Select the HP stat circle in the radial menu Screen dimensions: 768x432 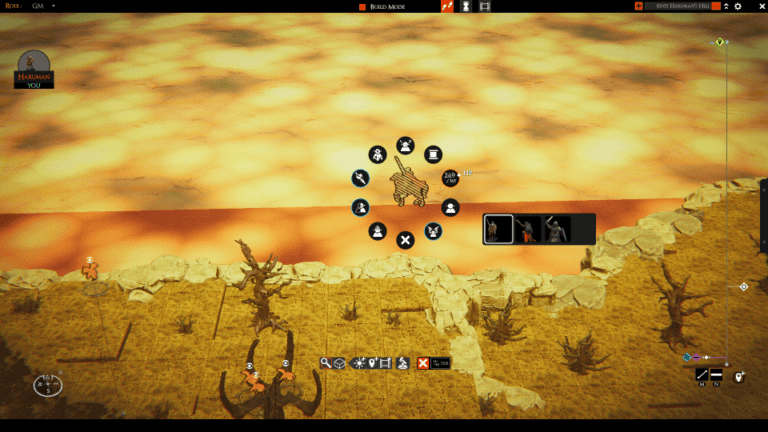click(450, 178)
